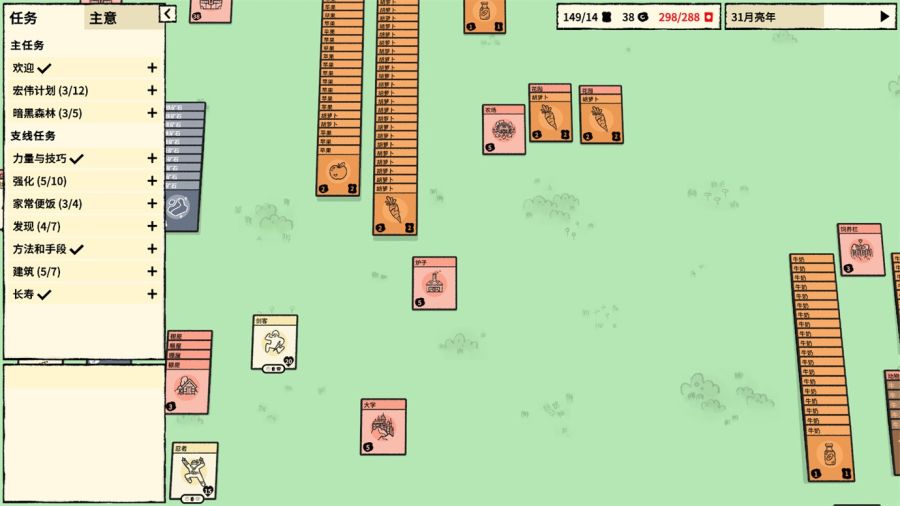This screenshot has height=506, width=900.
Task: Expand the 建筑 (5/7) quest group
Action: click(152, 272)
